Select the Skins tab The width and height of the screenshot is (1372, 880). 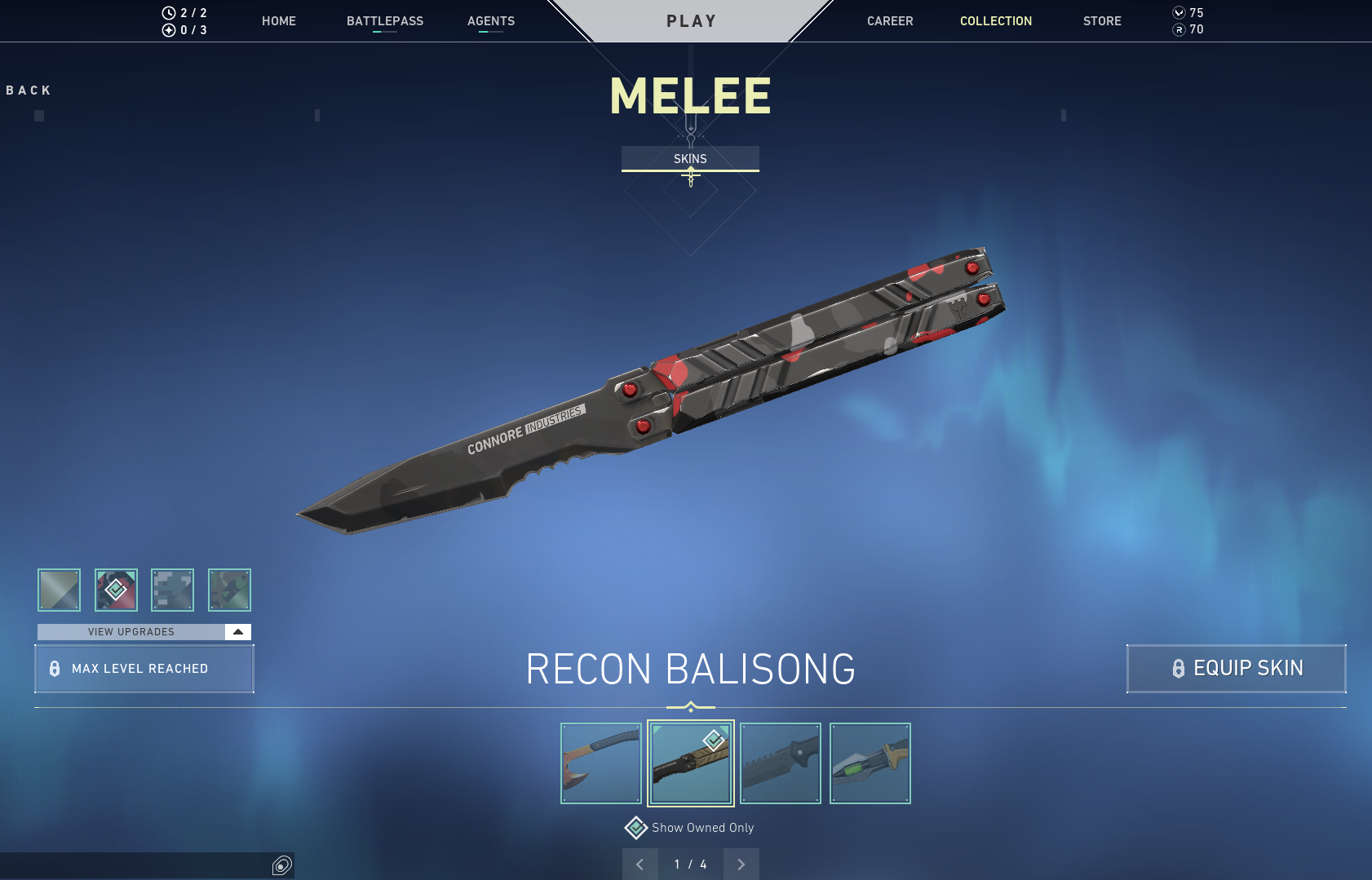coord(690,159)
